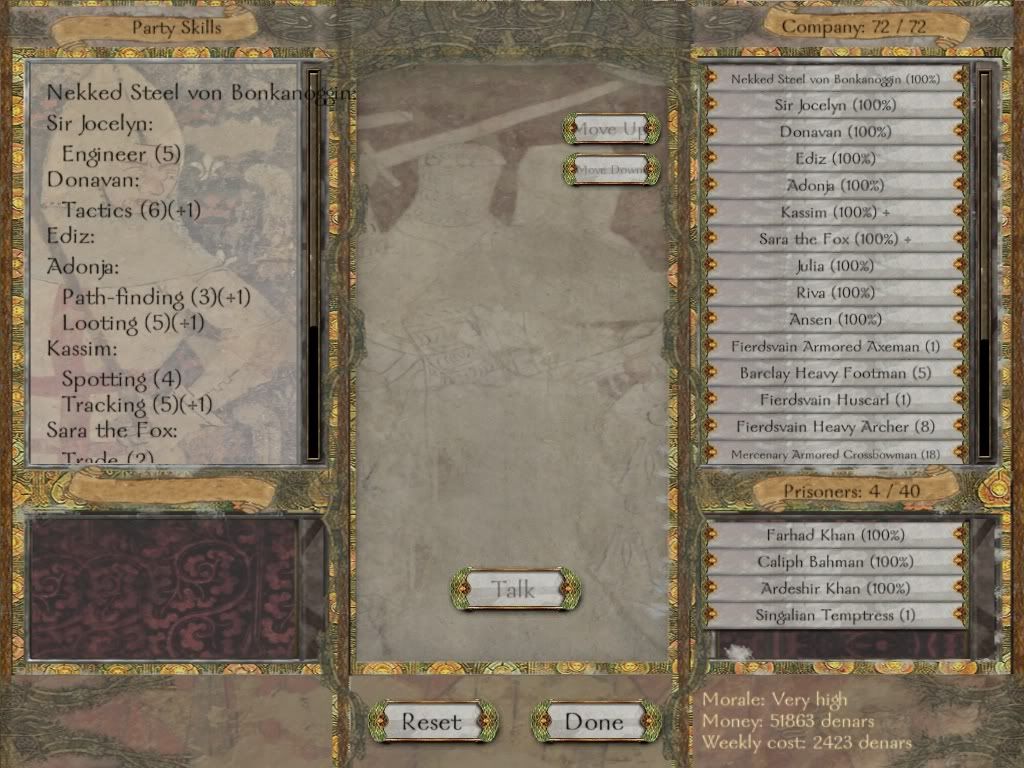
Task: Click the Move Up button
Action: [x=611, y=129]
